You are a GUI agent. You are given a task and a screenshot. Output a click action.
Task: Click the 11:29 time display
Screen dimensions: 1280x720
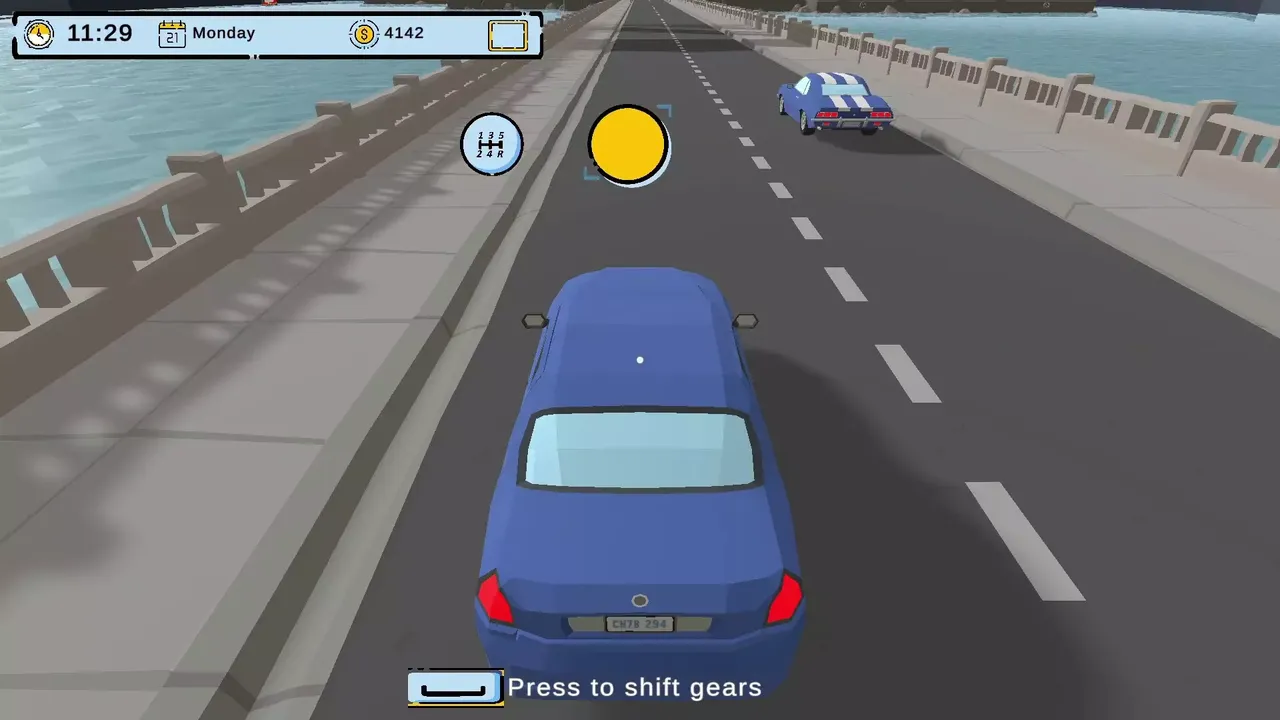click(99, 33)
